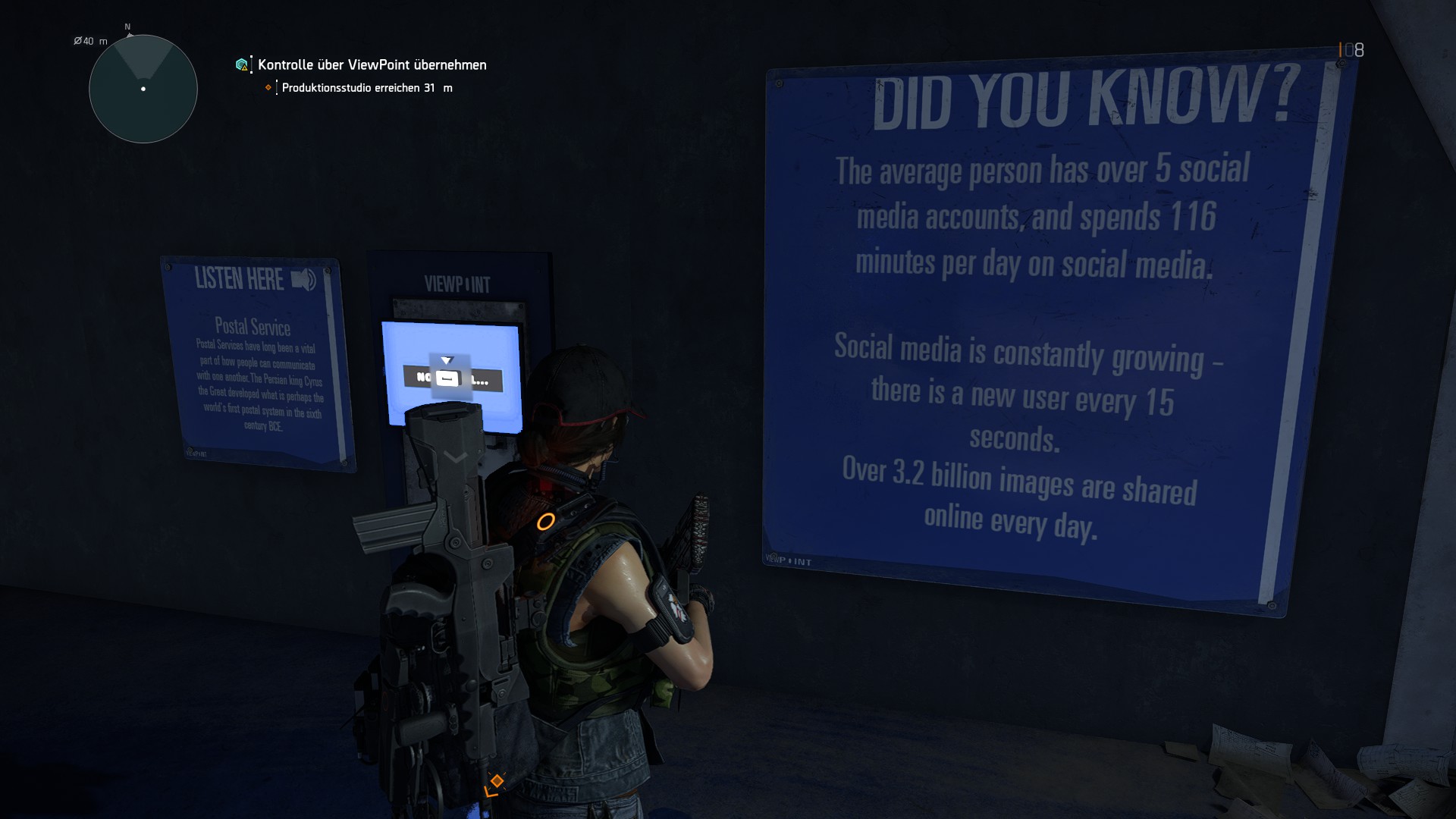The width and height of the screenshot is (1456, 819).
Task: Toggle the ammo indicator bar beside the 08 counter
Action: coord(1341,49)
